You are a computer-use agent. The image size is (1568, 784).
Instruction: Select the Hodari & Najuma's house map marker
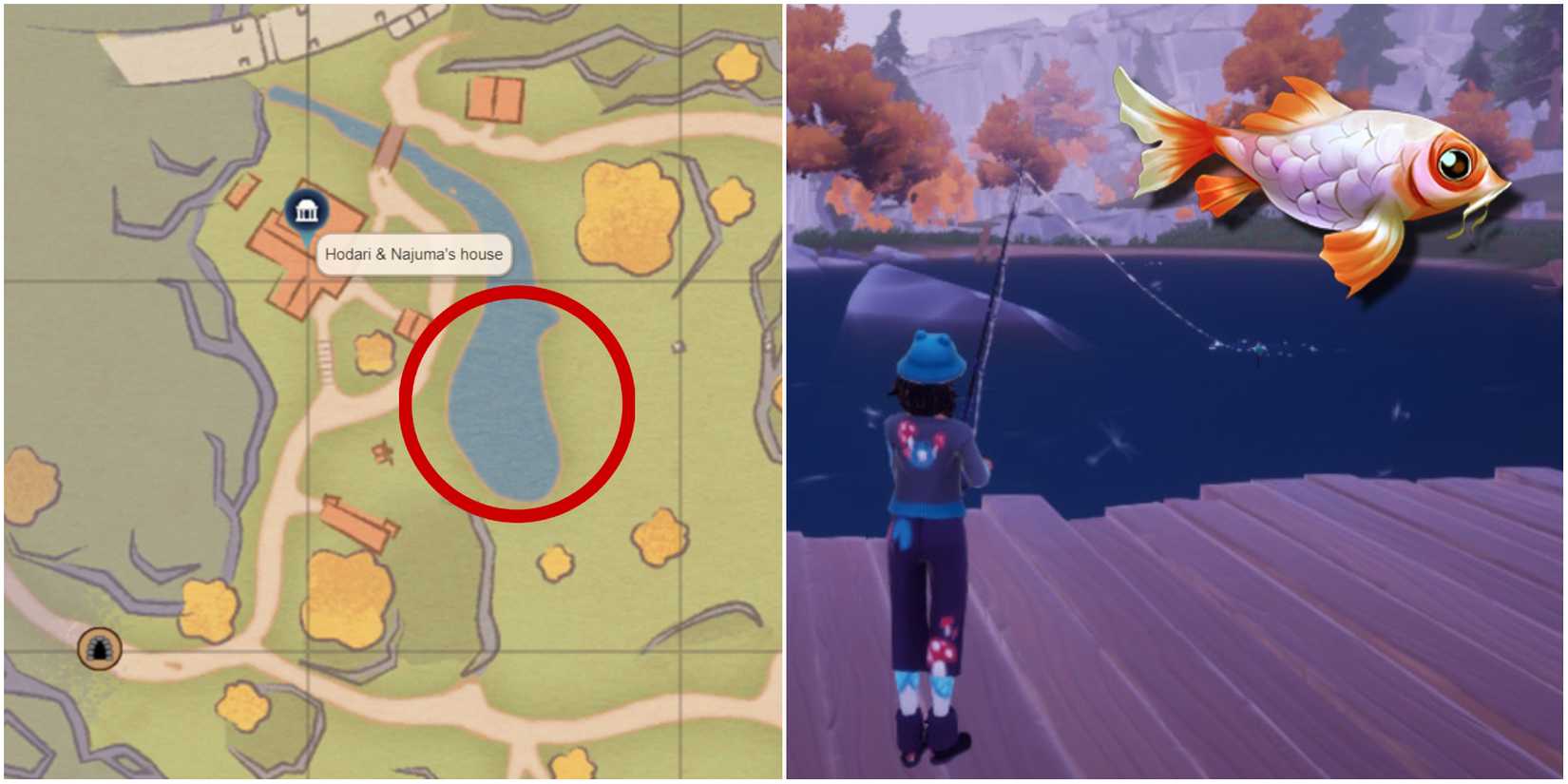click(x=306, y=211)
